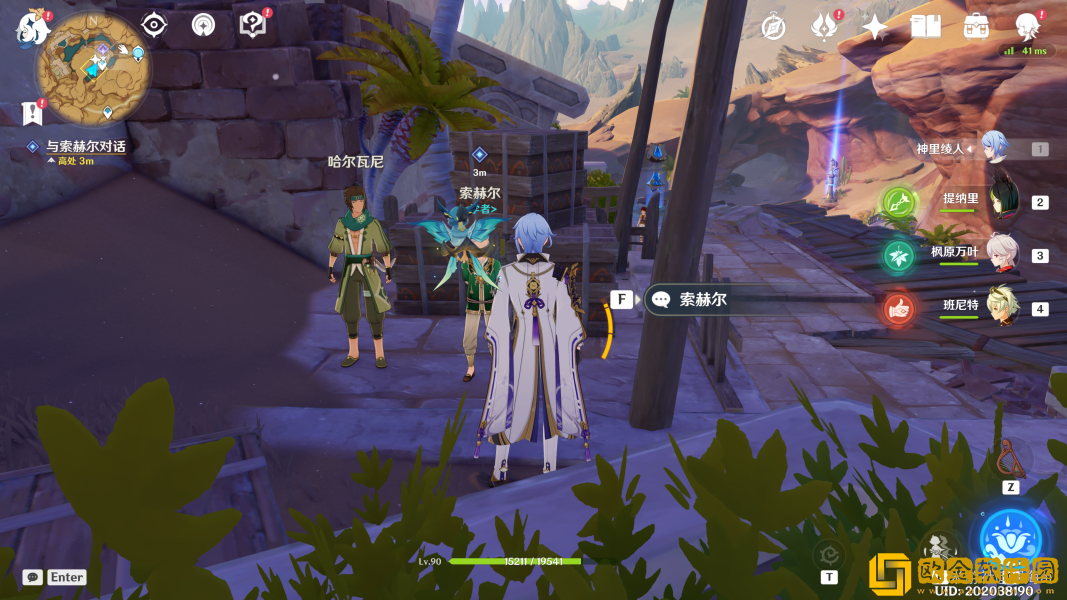Viewport: 1067px width, 600px height.
Task: Open the chat speech bubble
Action: click(x=33, y=577)
